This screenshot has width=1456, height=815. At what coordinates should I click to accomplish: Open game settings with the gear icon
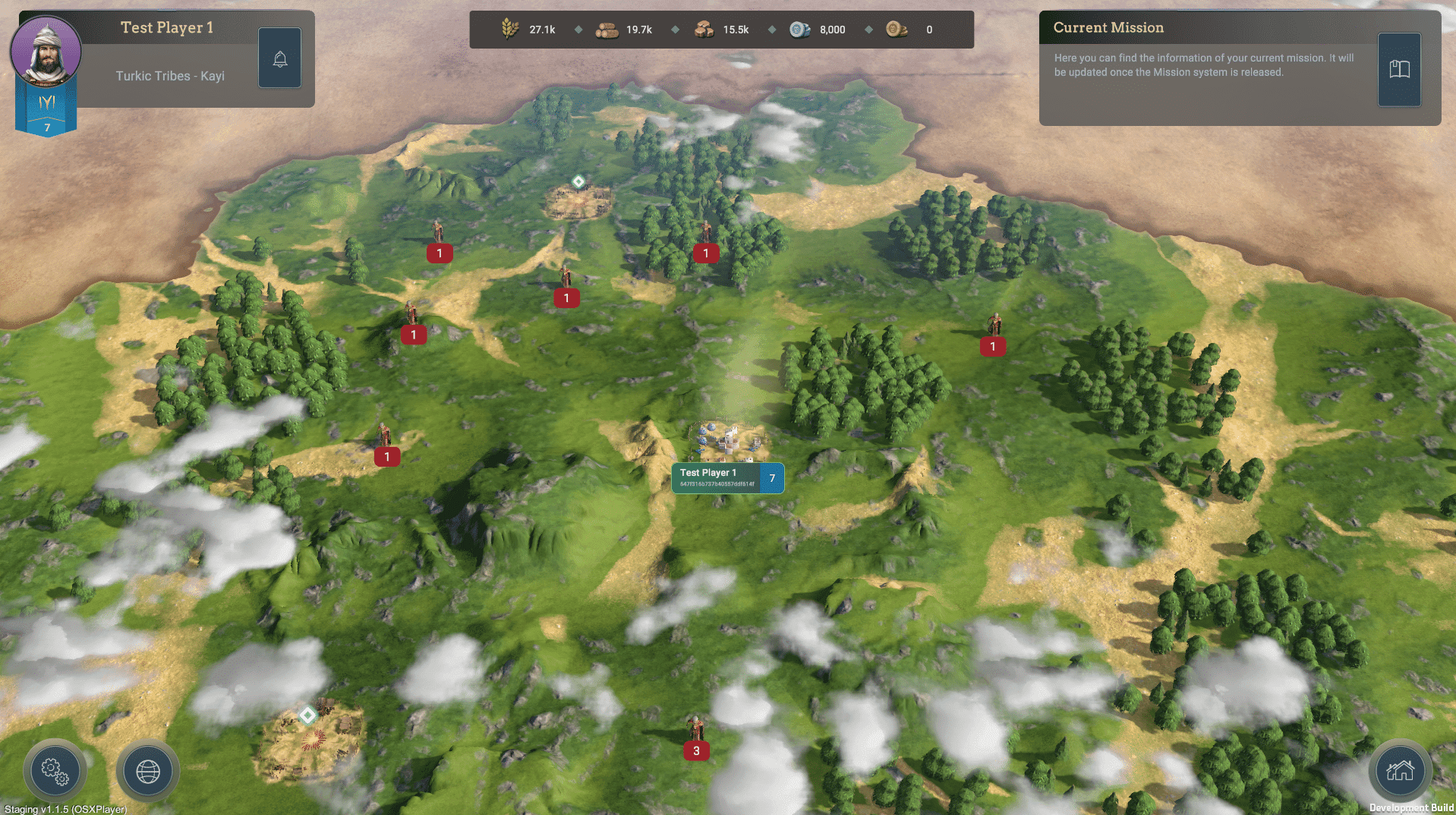(55, 771)
